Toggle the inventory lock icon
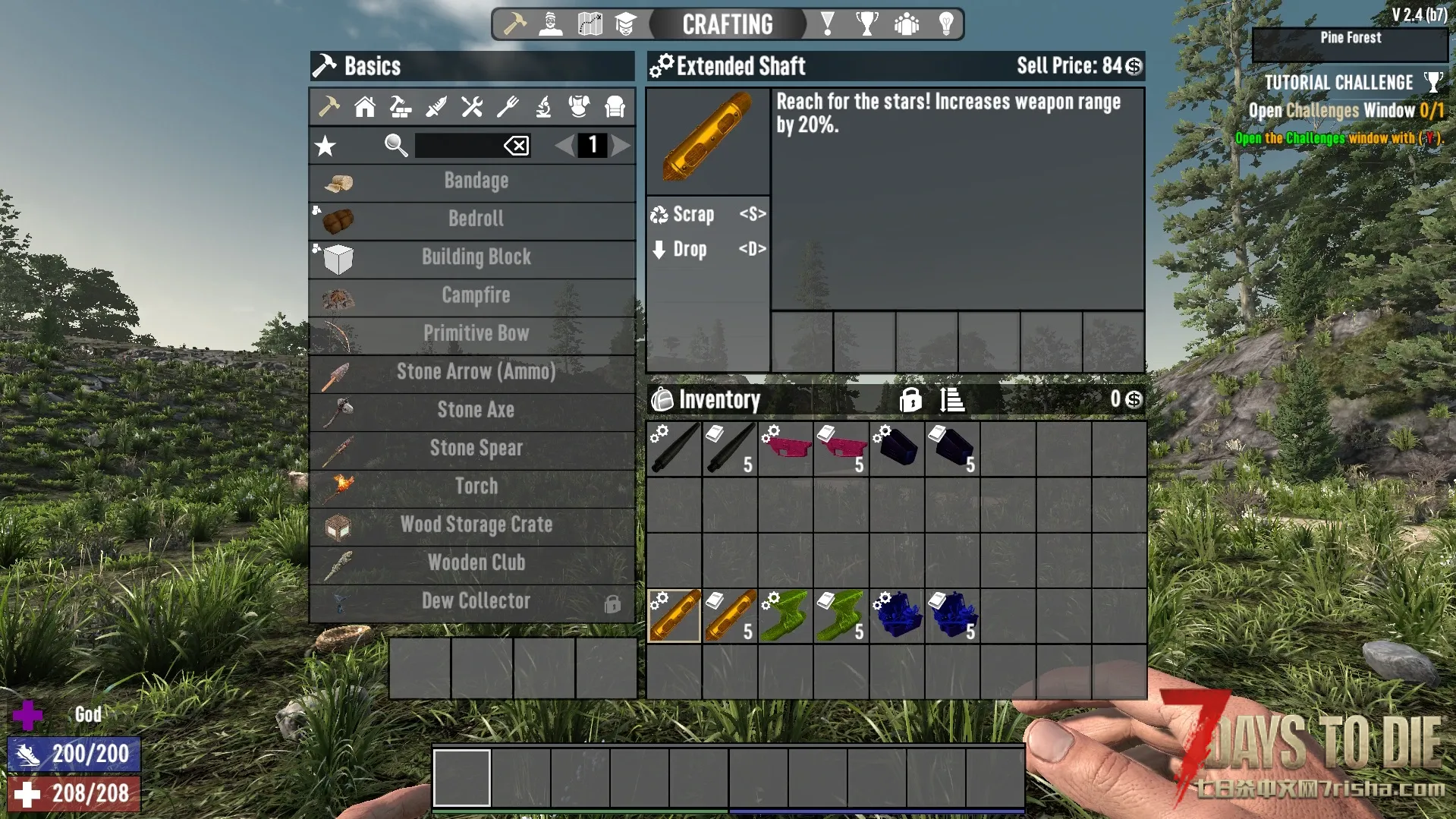 (x=910, y=399)
